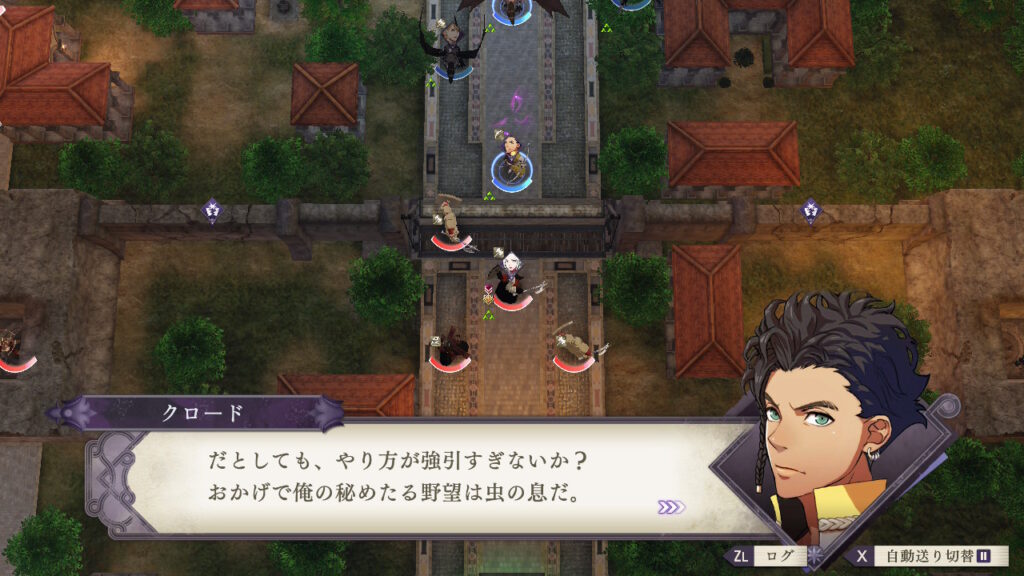Continue Claude's dialogue text box

point(420,478)
